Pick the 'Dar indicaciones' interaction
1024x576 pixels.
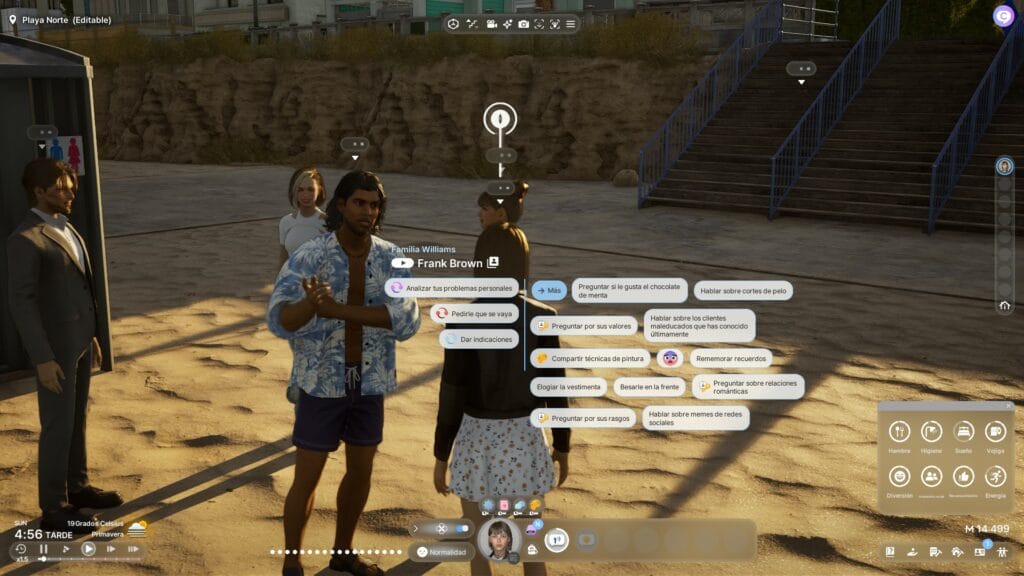coord(479,339)
